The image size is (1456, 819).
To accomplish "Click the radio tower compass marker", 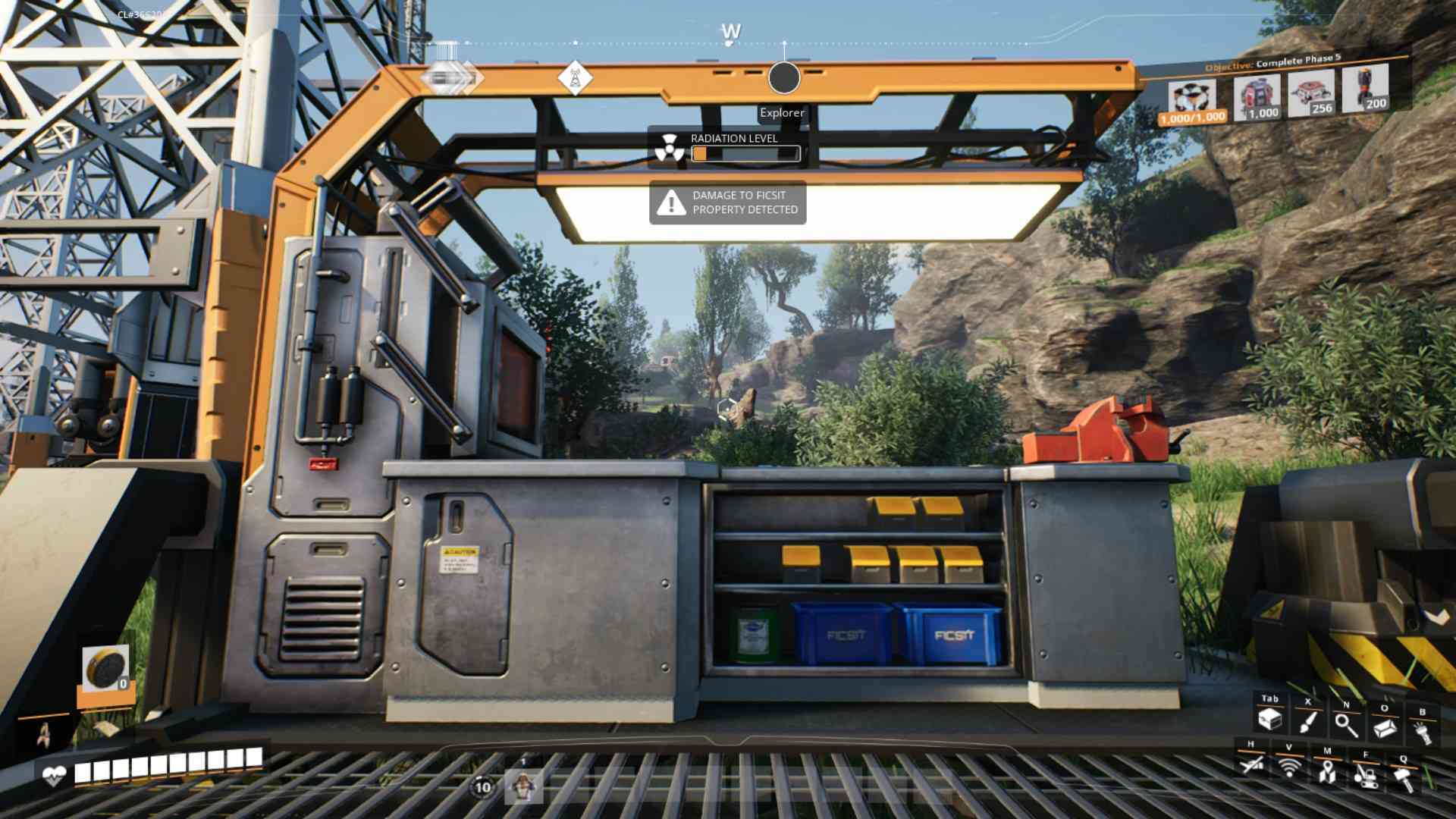I will click(574, 77).
